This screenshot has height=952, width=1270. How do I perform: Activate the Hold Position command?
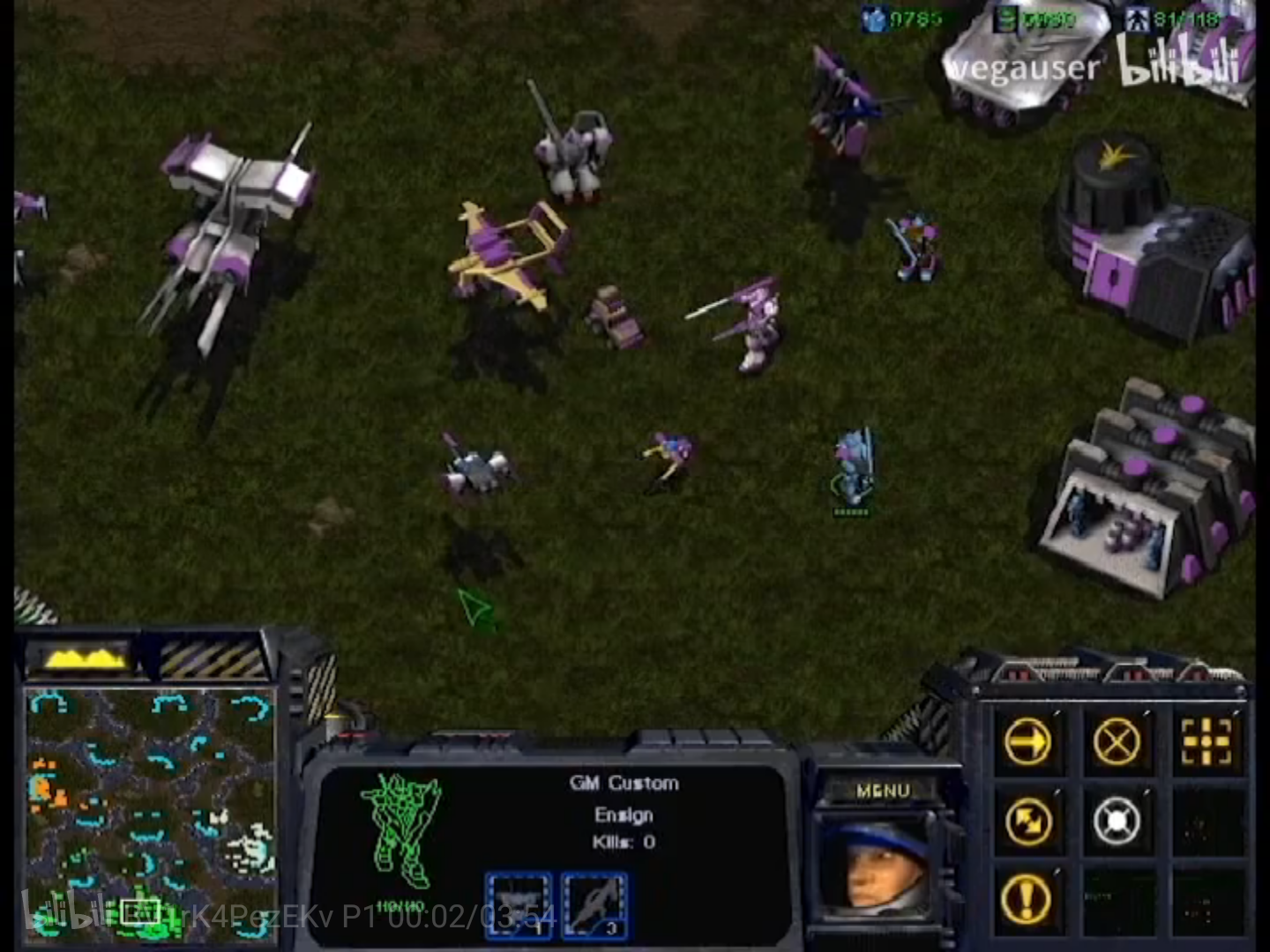[1117, 822]
